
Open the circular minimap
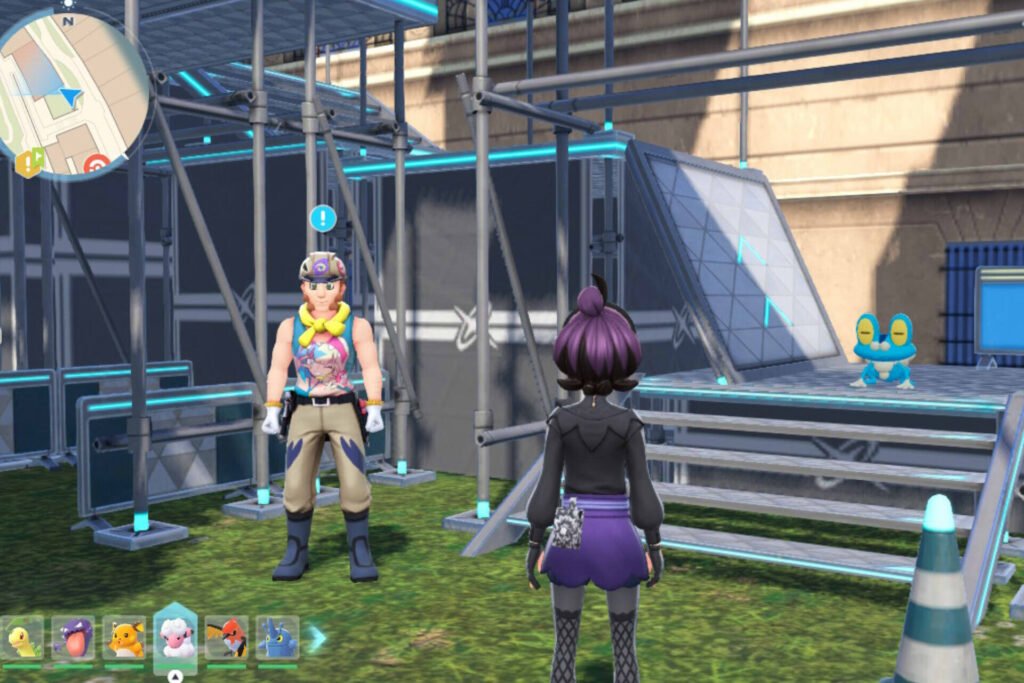click(x=72, y=92)
